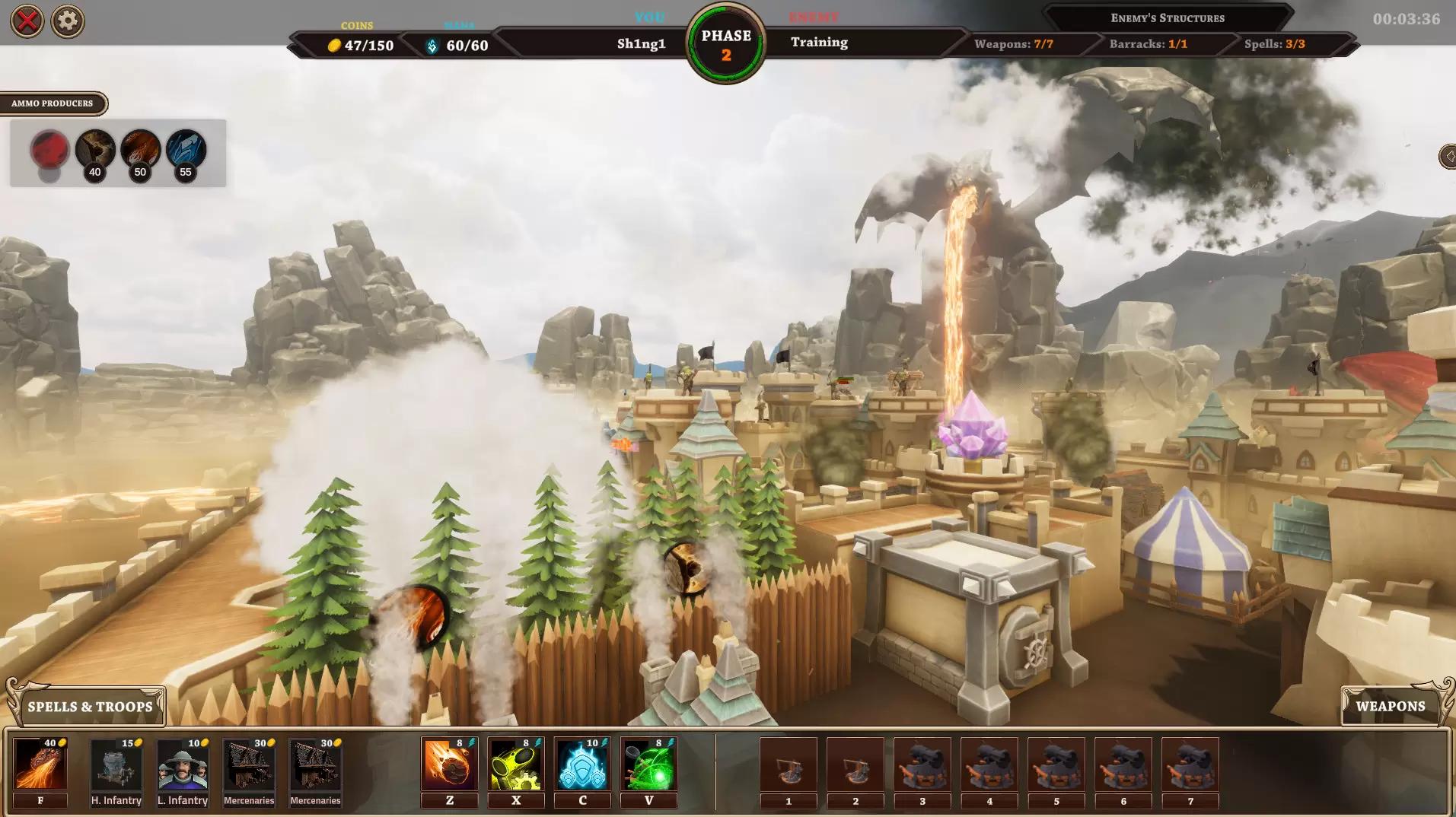
Task: Cast the yellow cannon gear spell
Action: [x=516, y=765]
